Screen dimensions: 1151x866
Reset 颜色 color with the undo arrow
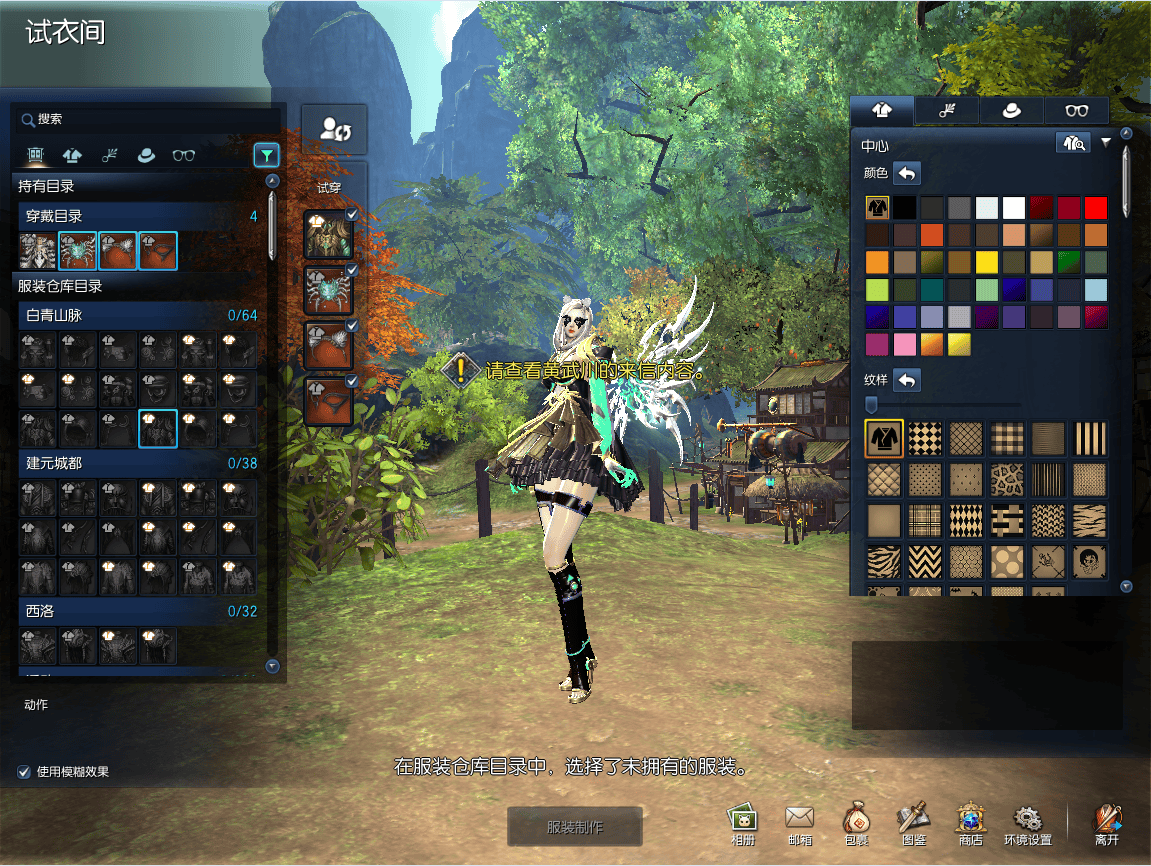pyautogui.click(x=906, y=173)
